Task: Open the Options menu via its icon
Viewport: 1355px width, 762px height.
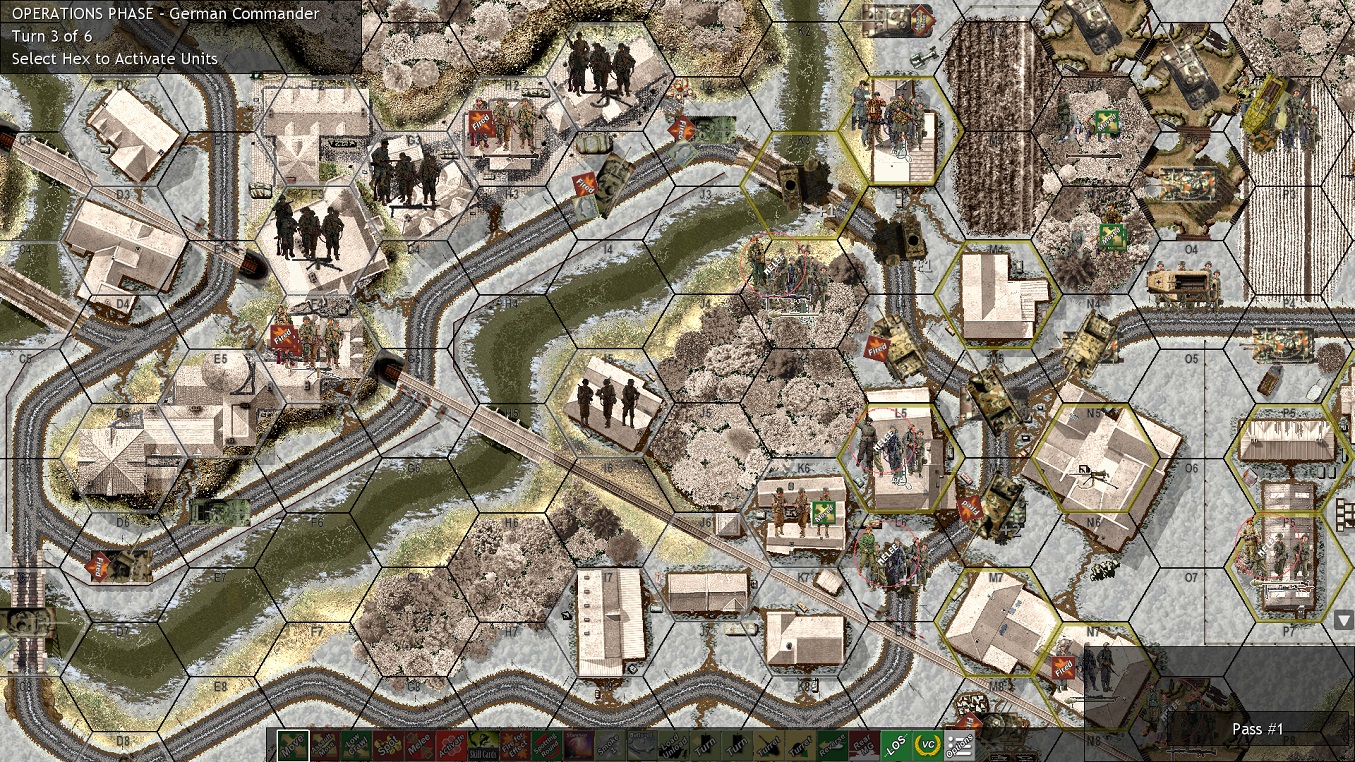Action: [x=961, y=746]
